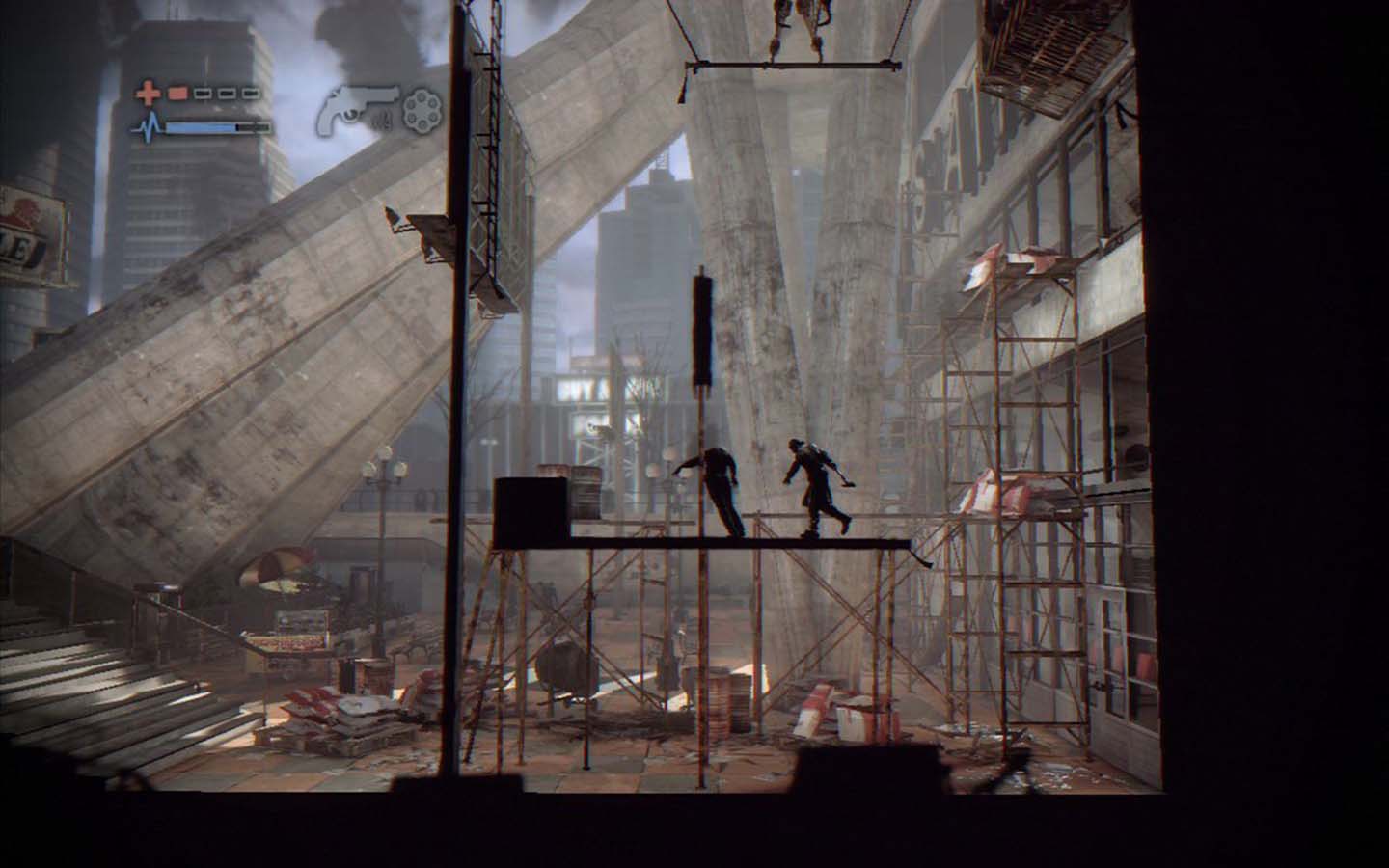Select the revolver weapon icon
The height and width of the screenshot is (868, 1389).
[361, 101]
